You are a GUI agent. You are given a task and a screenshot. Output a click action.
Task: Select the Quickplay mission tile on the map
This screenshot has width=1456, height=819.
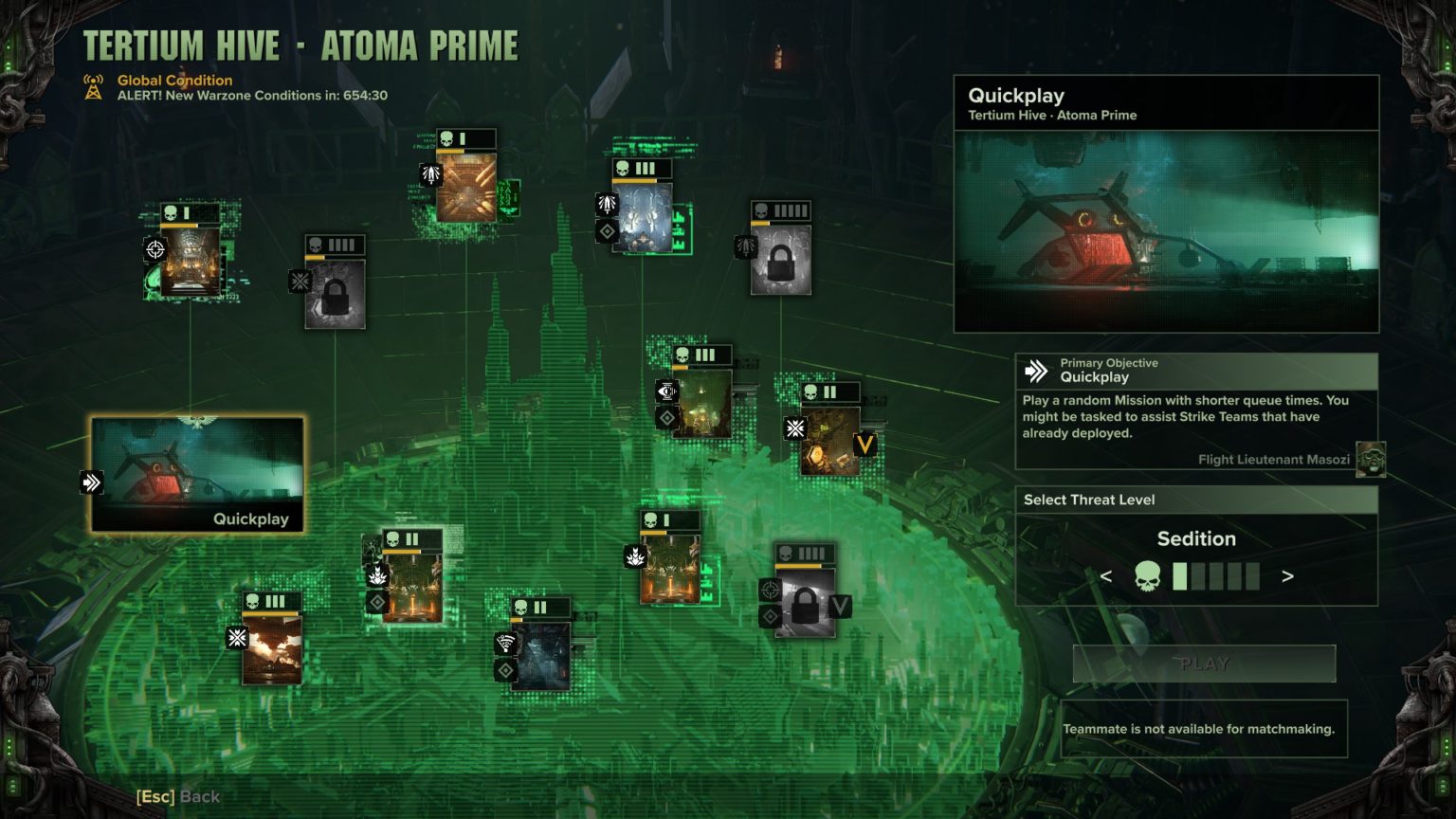click(x=197, y=474)
